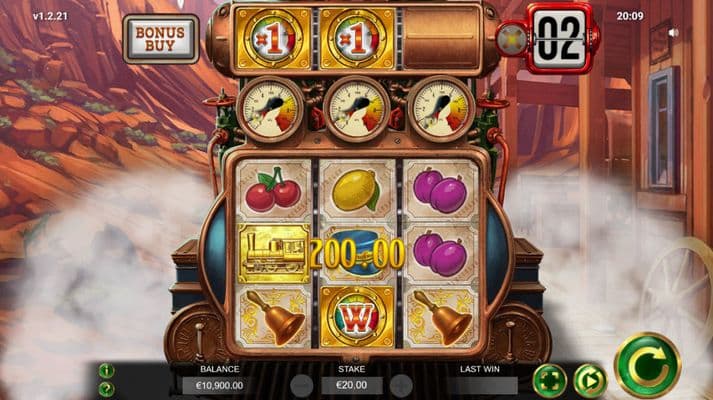
Task: Start autoplay with the small play button
Action: pyautogui.click(x=592, y=380)
